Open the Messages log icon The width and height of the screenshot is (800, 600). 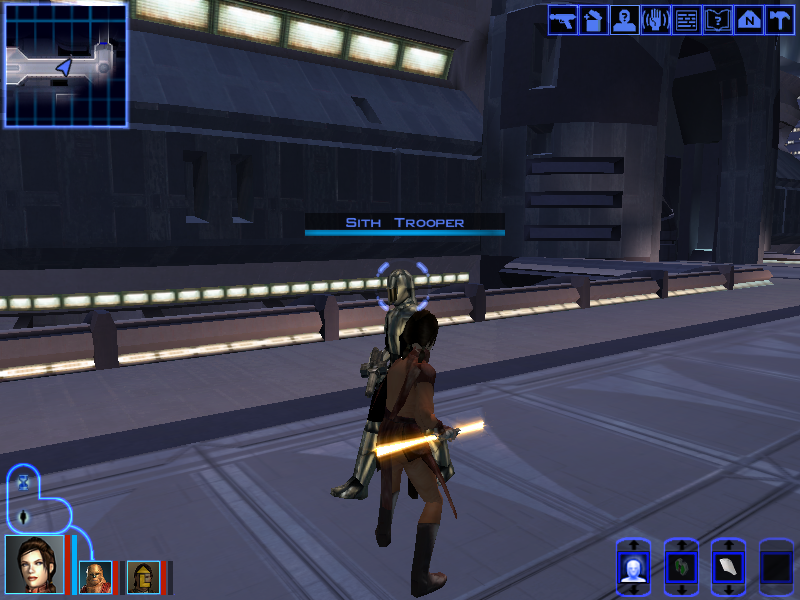pyautogui.click(x=687, y=20)
